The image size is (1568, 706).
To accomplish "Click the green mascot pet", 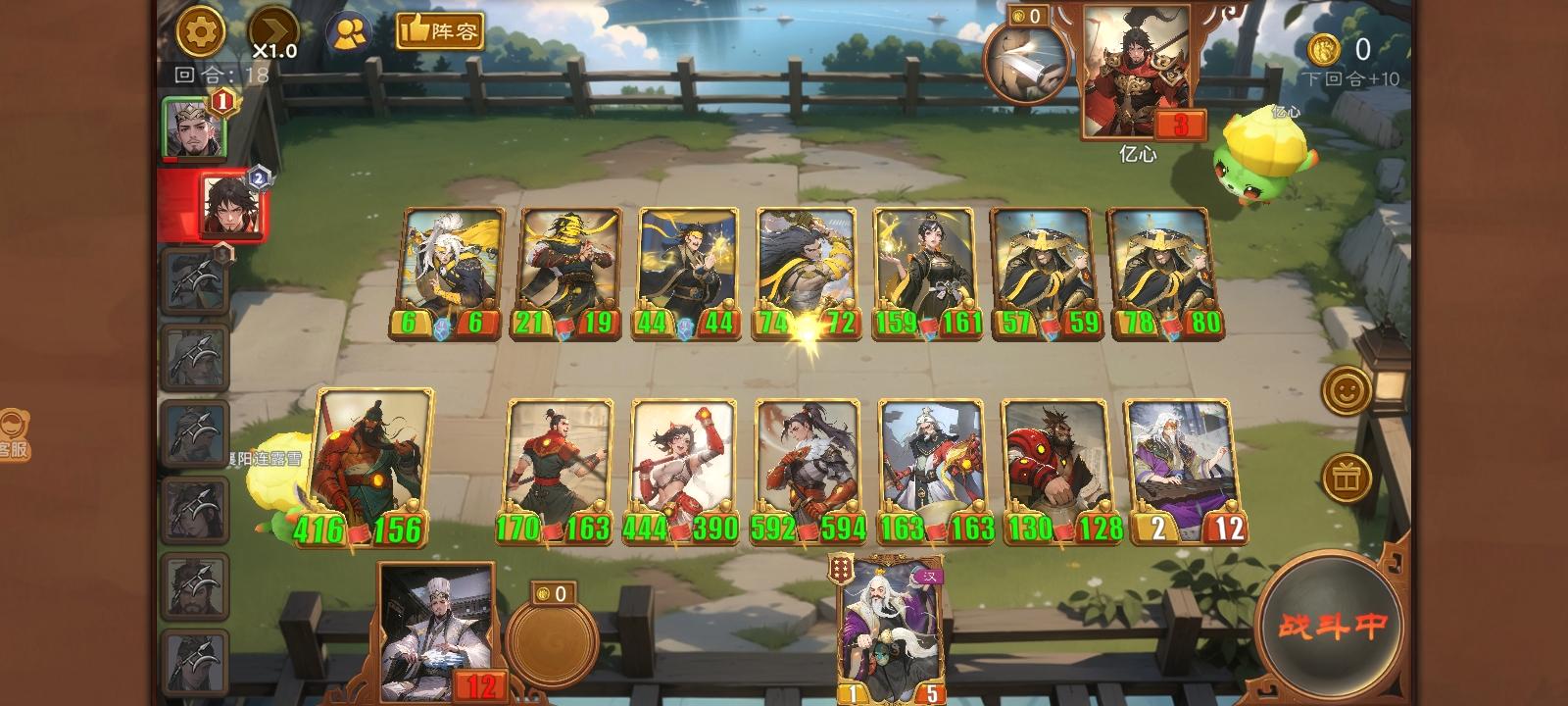I will pos(1261,162).
